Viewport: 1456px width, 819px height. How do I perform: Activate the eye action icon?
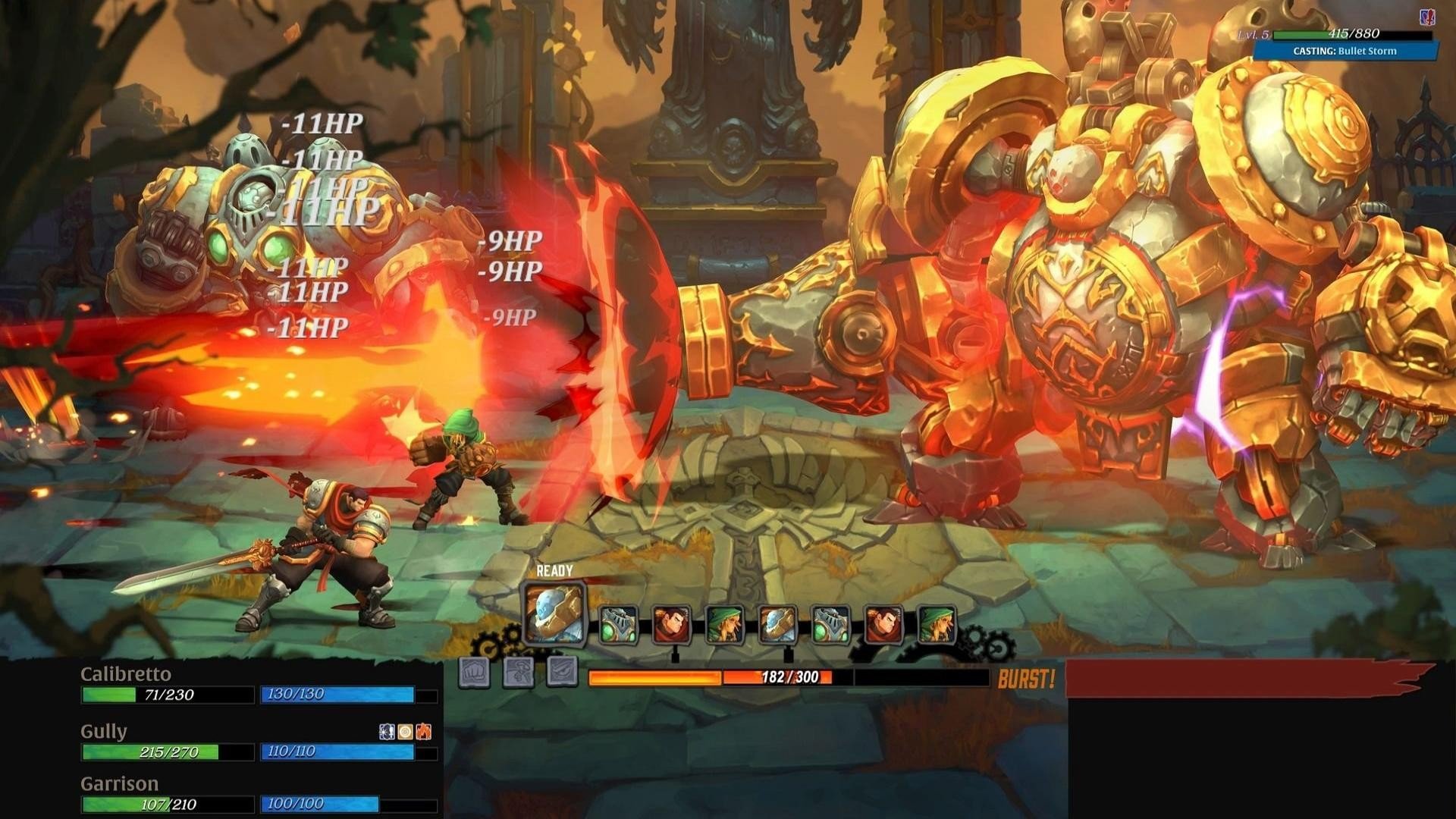(x=563, y=673)
